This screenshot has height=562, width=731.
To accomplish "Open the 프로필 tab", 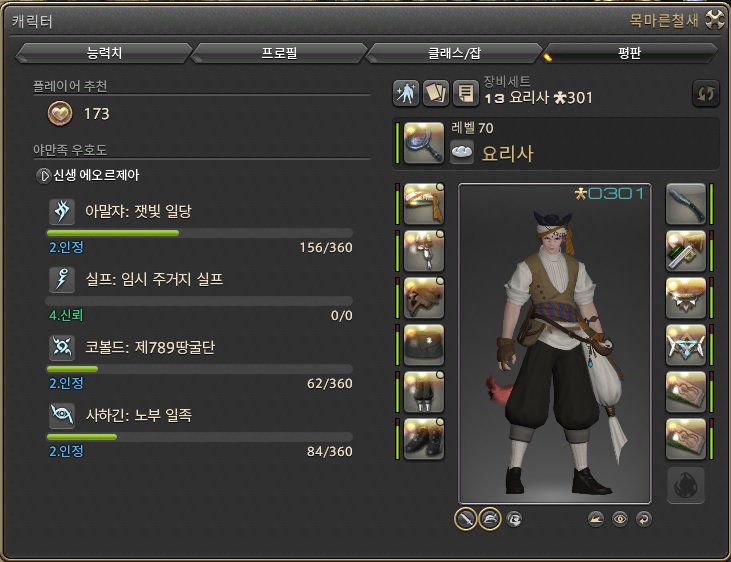I will (x=279, y=52).
